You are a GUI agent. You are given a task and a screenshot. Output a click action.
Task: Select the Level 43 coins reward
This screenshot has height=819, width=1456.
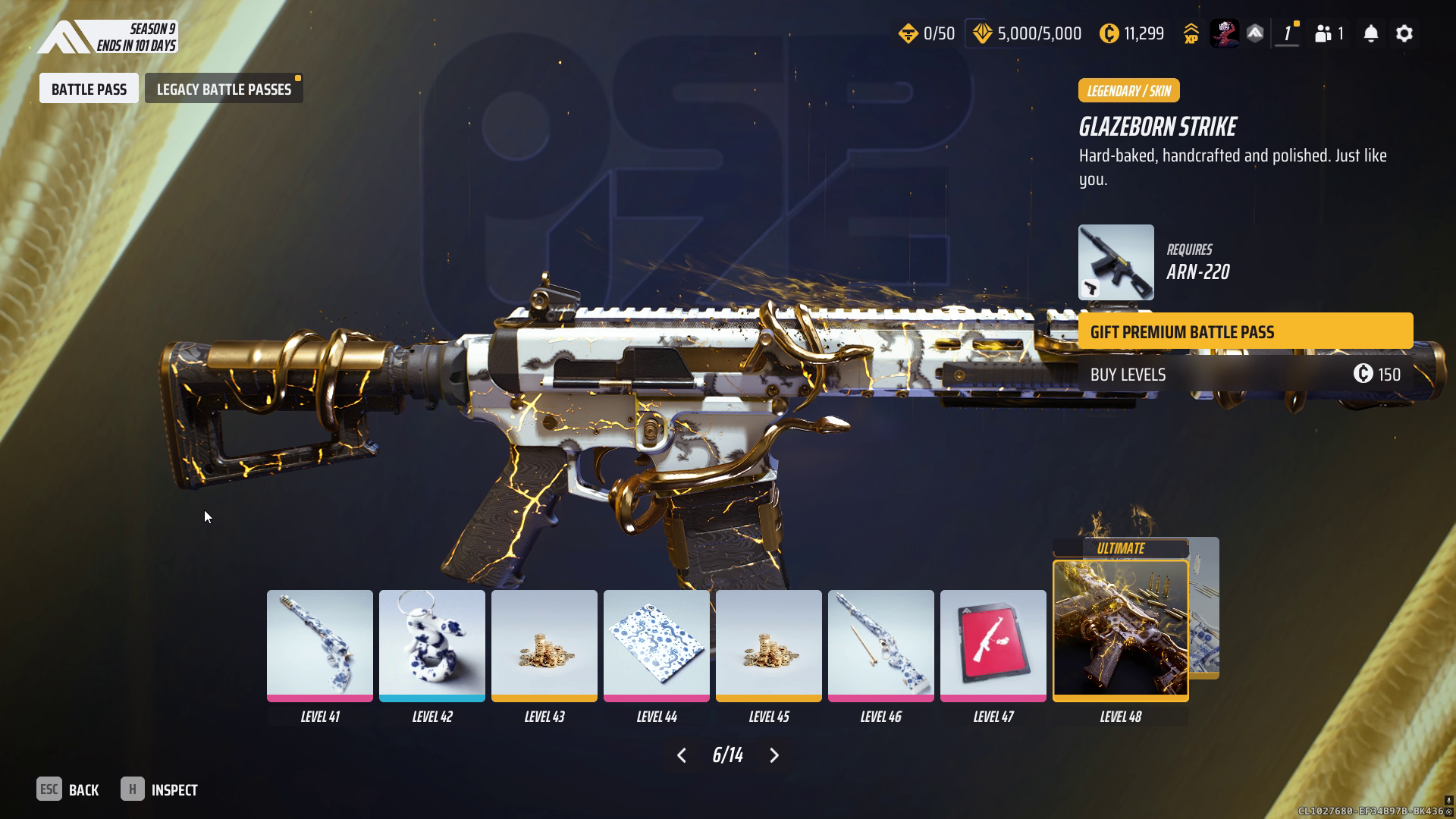[544, 645]
